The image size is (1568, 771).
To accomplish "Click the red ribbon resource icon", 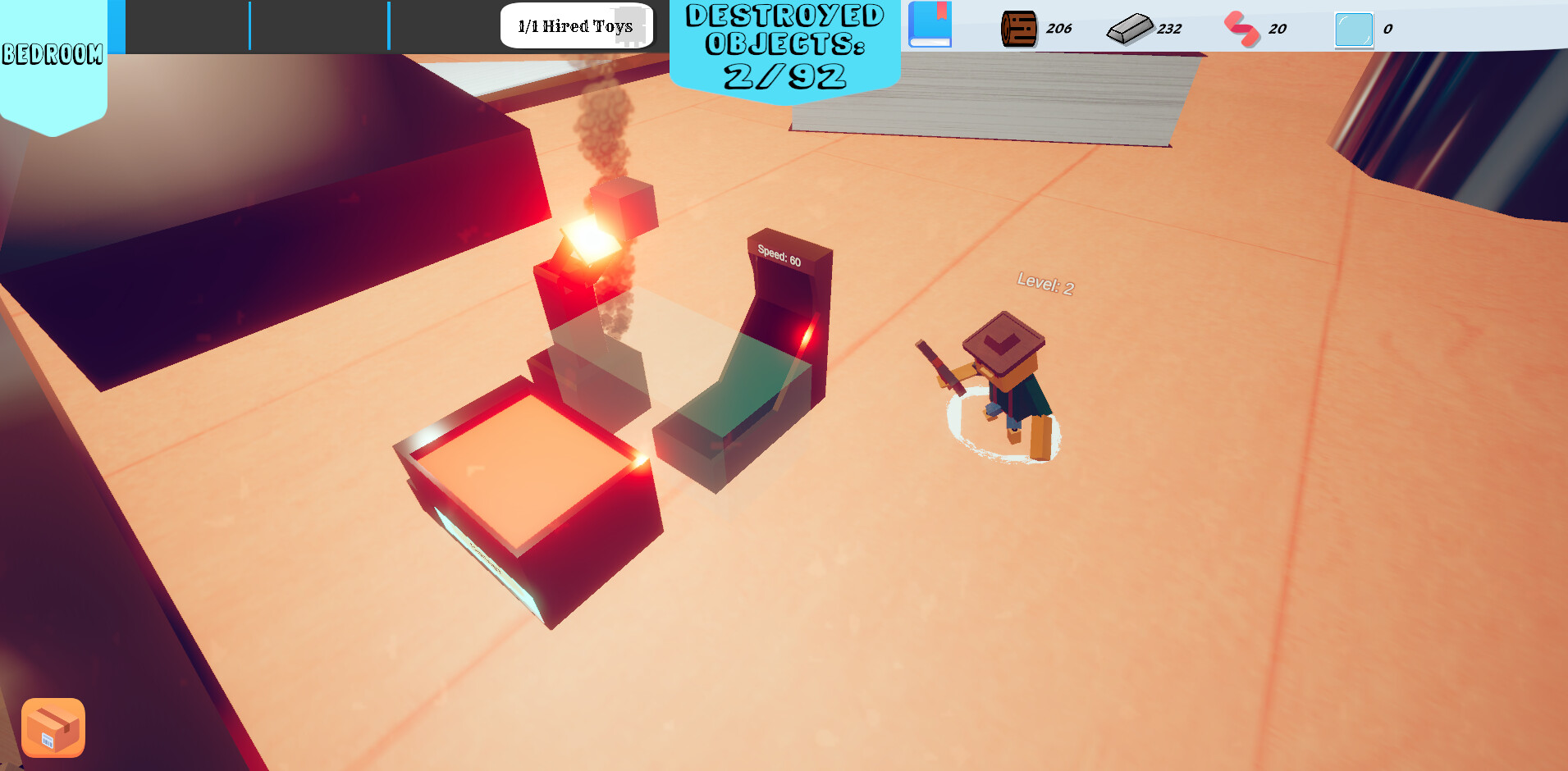I will (x=1241, y=27).
